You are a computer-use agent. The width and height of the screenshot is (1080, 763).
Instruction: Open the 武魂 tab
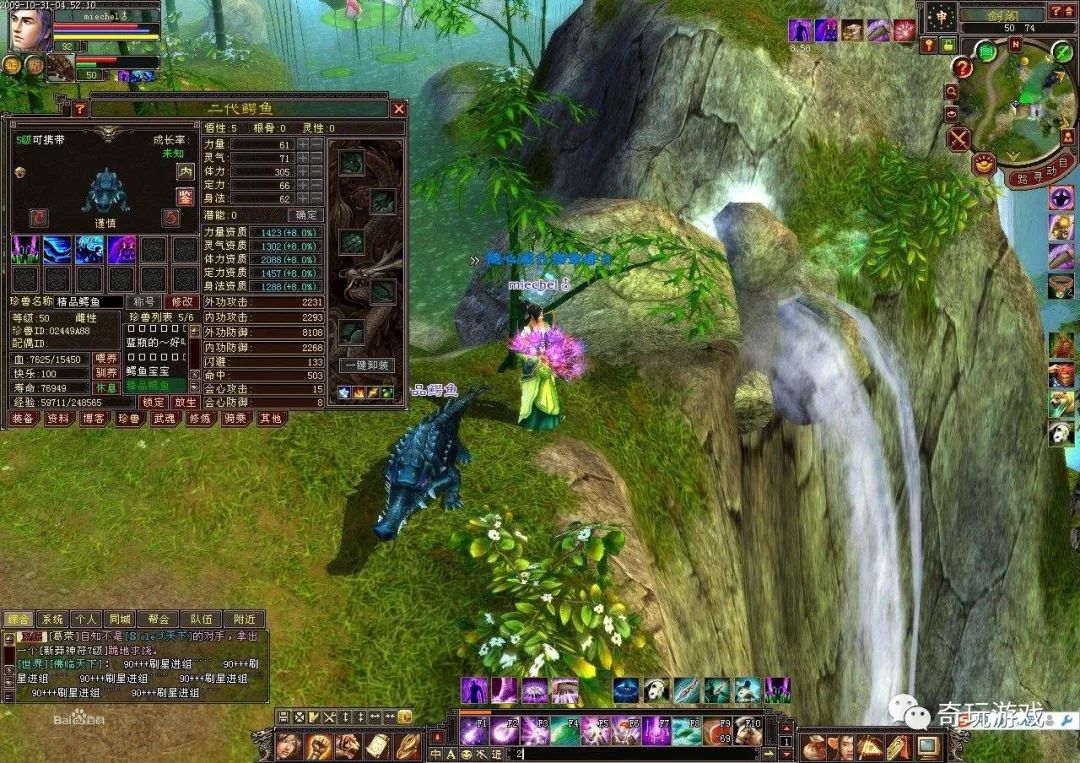tap(165, 419)
